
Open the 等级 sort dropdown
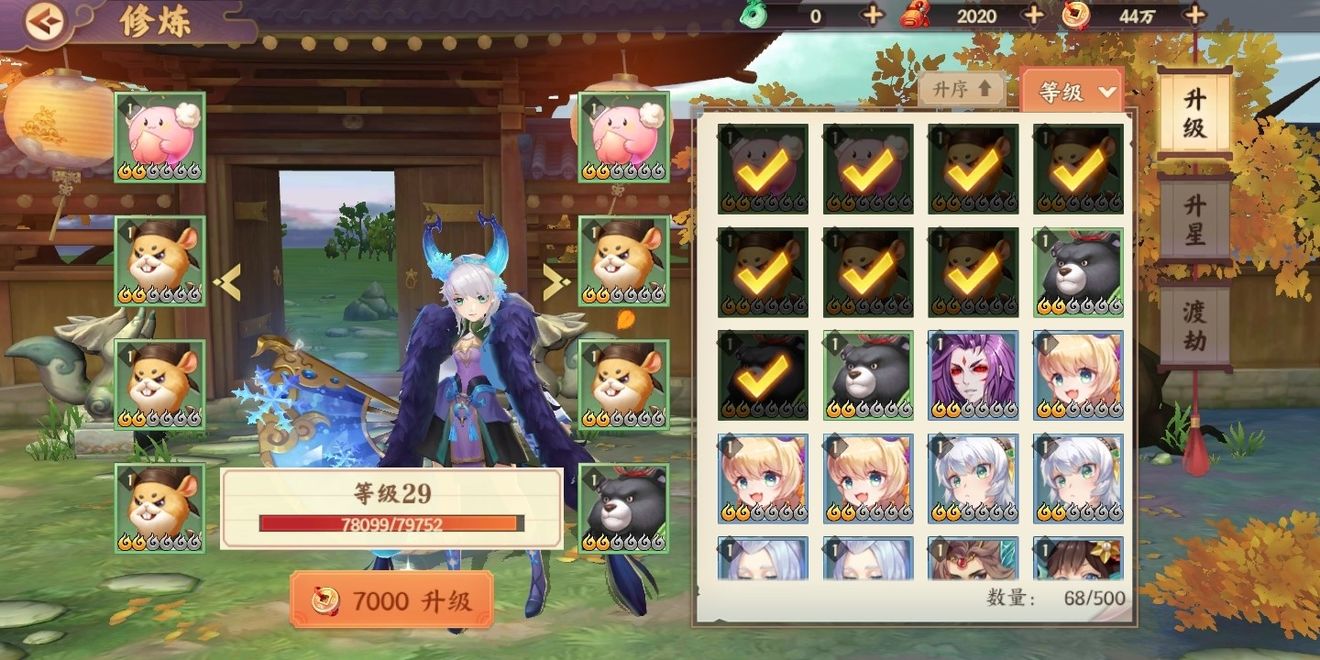(1073, 91)
